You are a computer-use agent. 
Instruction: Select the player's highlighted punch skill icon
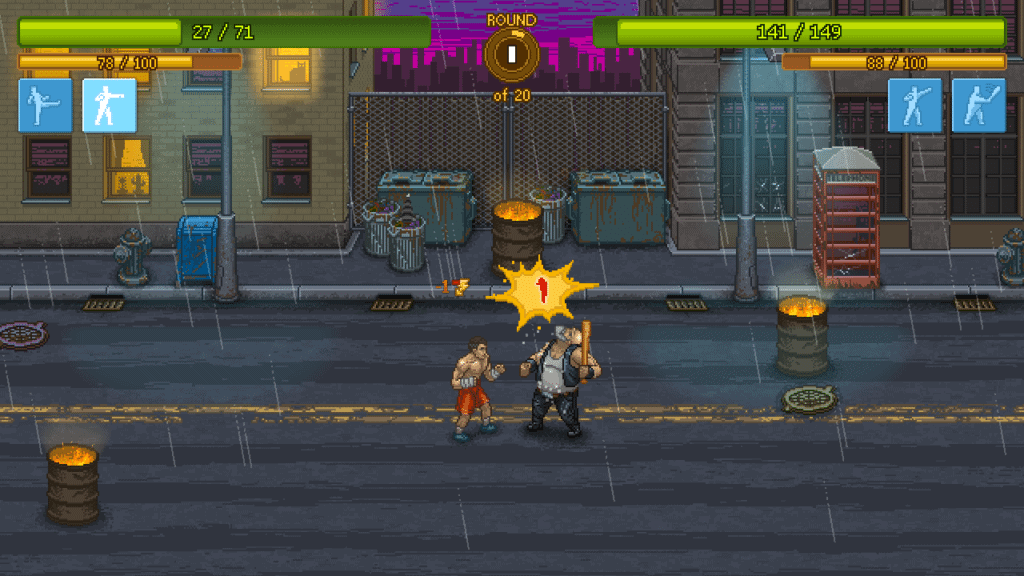pyautogui.click(x=109, y=106)
